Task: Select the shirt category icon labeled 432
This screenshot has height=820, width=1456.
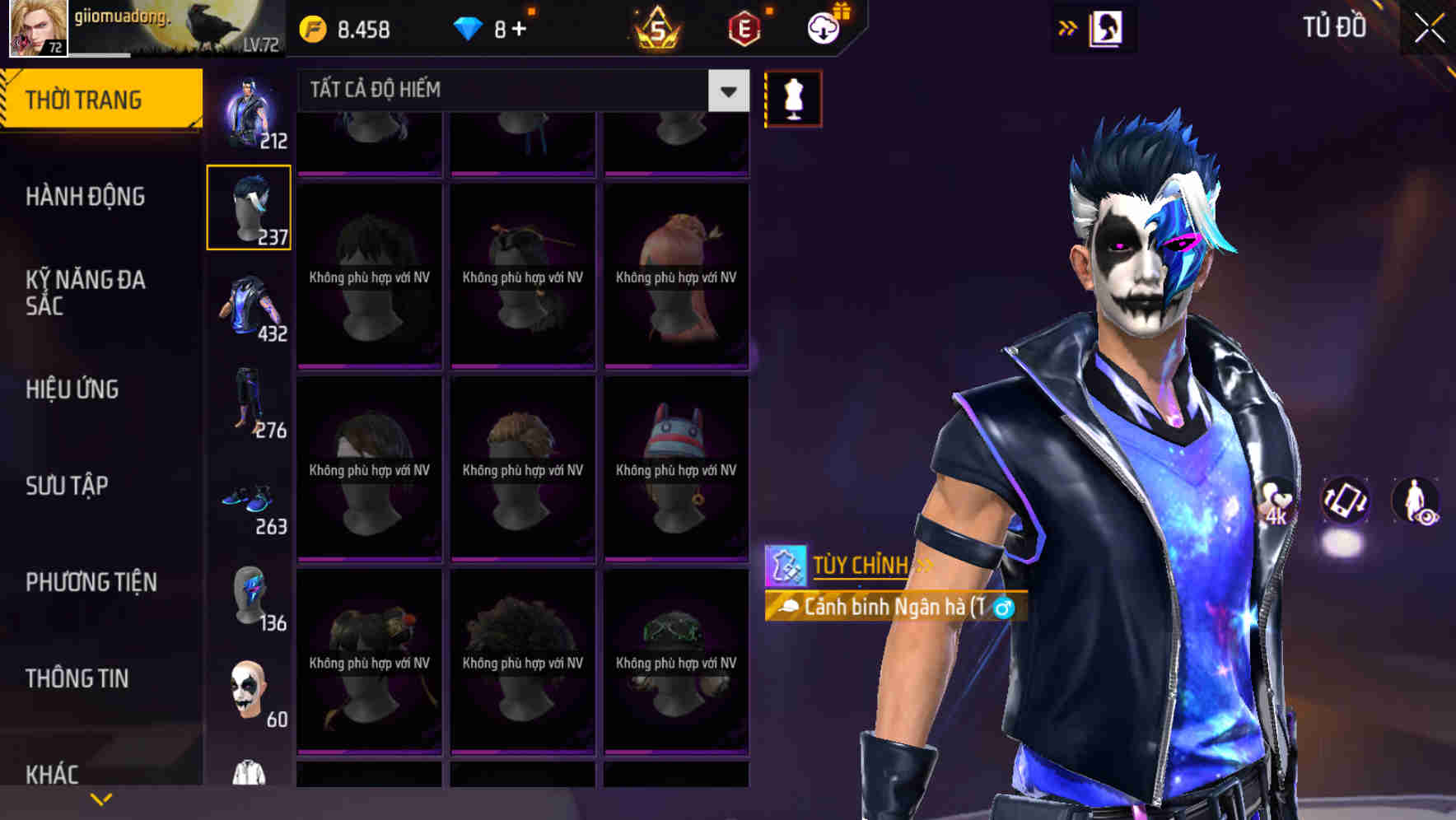Action: pos(247,309)
